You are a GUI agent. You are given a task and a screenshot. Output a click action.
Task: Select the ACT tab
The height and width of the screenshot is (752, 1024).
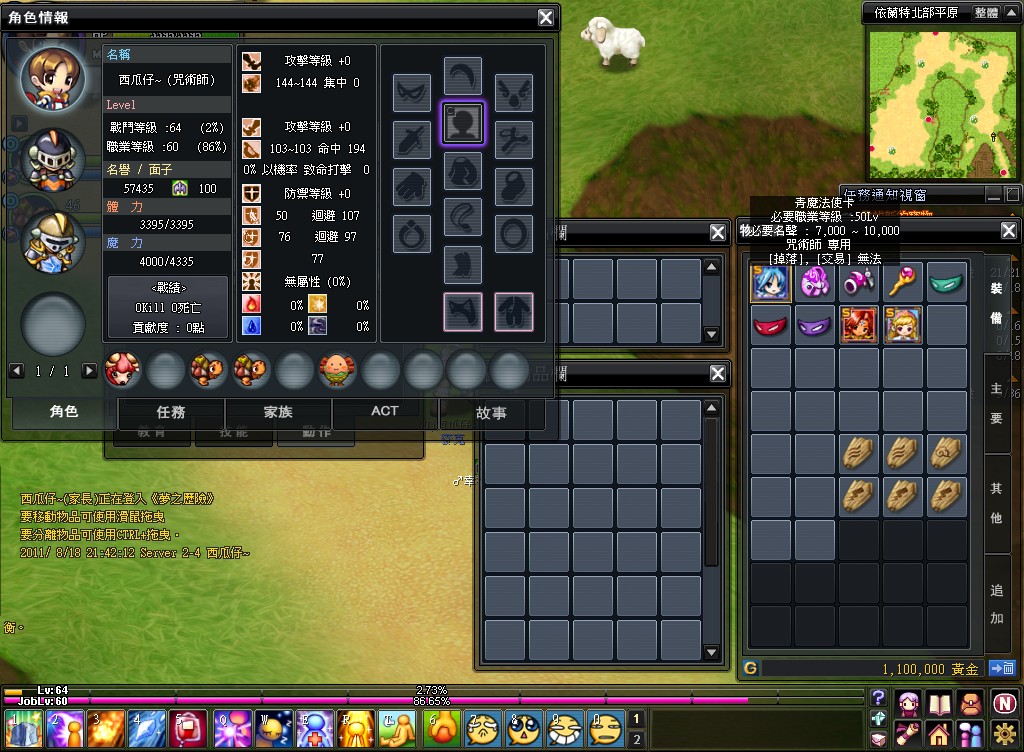(385, 411)
